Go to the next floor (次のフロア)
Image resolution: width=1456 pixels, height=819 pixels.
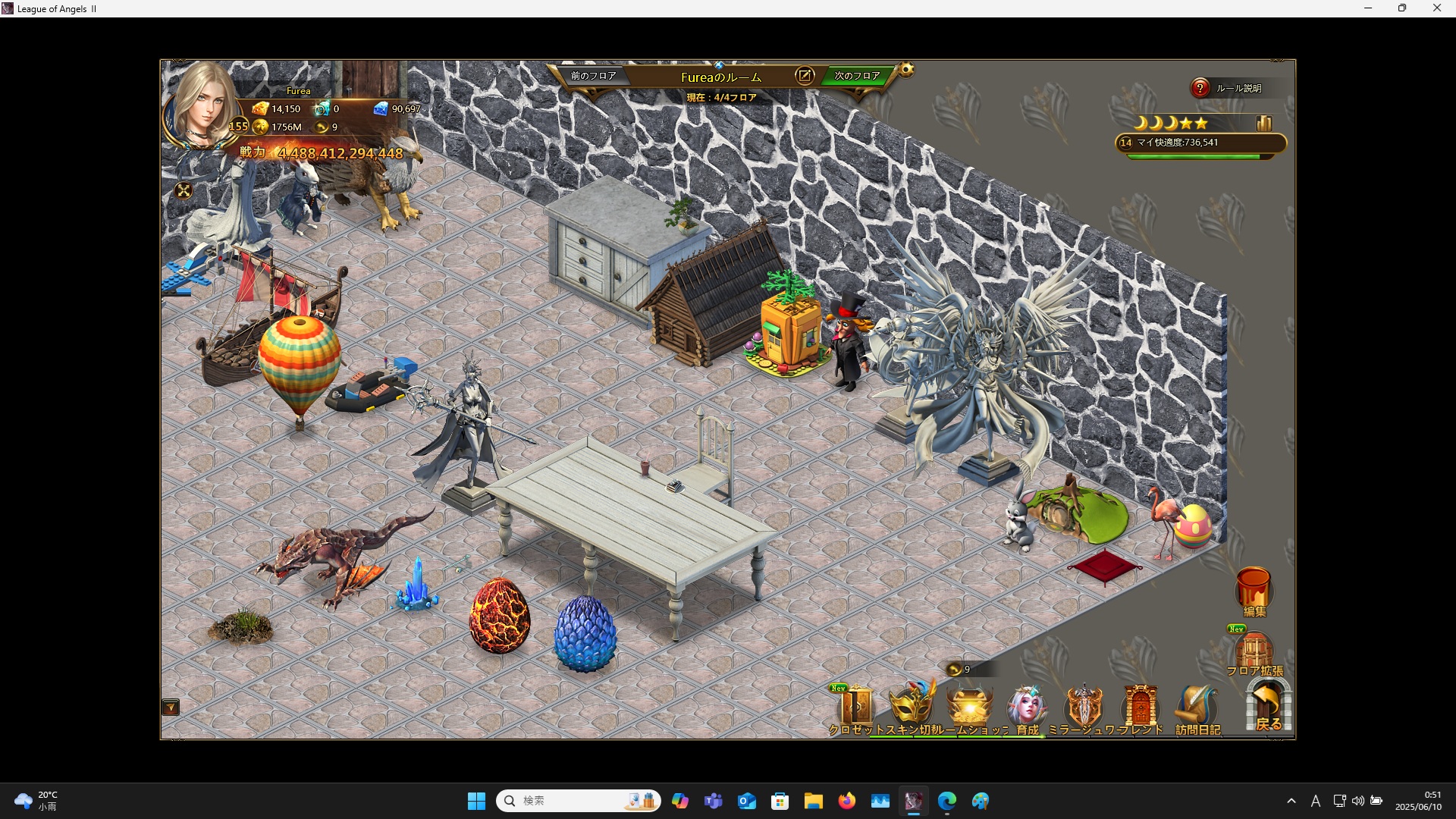point(857,76)
